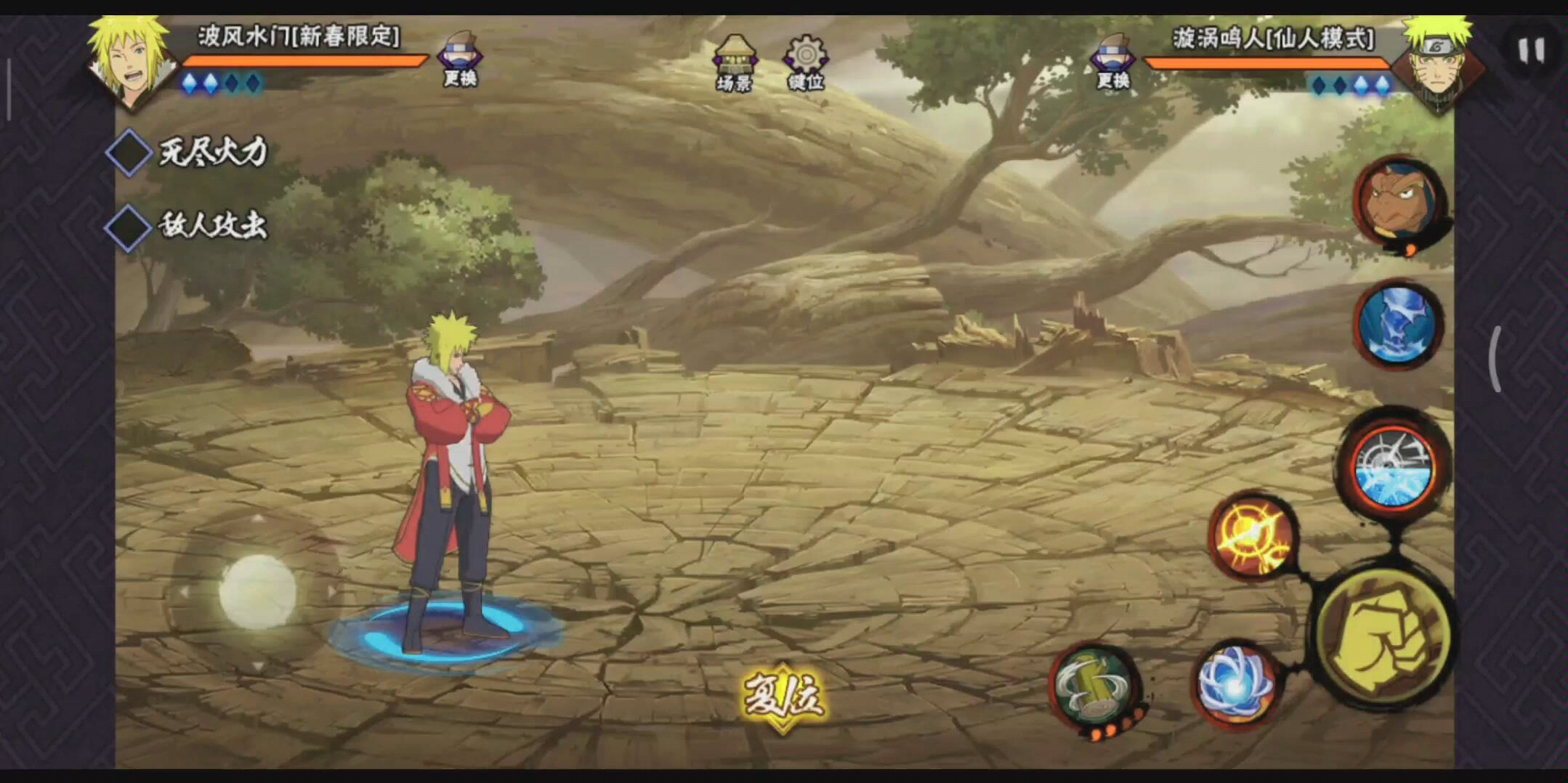1568x783 pixels.
Task: Swap the right opponent's ninja via 更换
Action: (1112, 60)
